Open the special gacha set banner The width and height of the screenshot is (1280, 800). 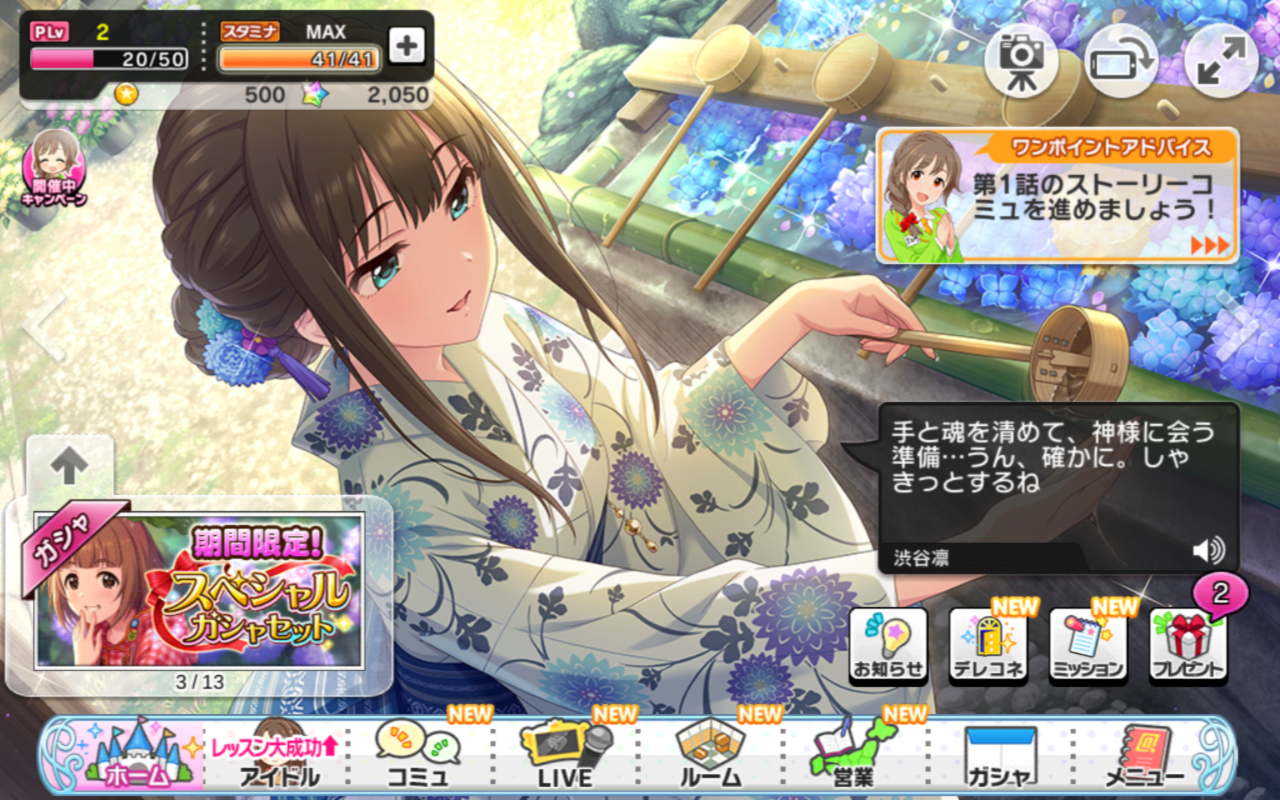(198, 590)
